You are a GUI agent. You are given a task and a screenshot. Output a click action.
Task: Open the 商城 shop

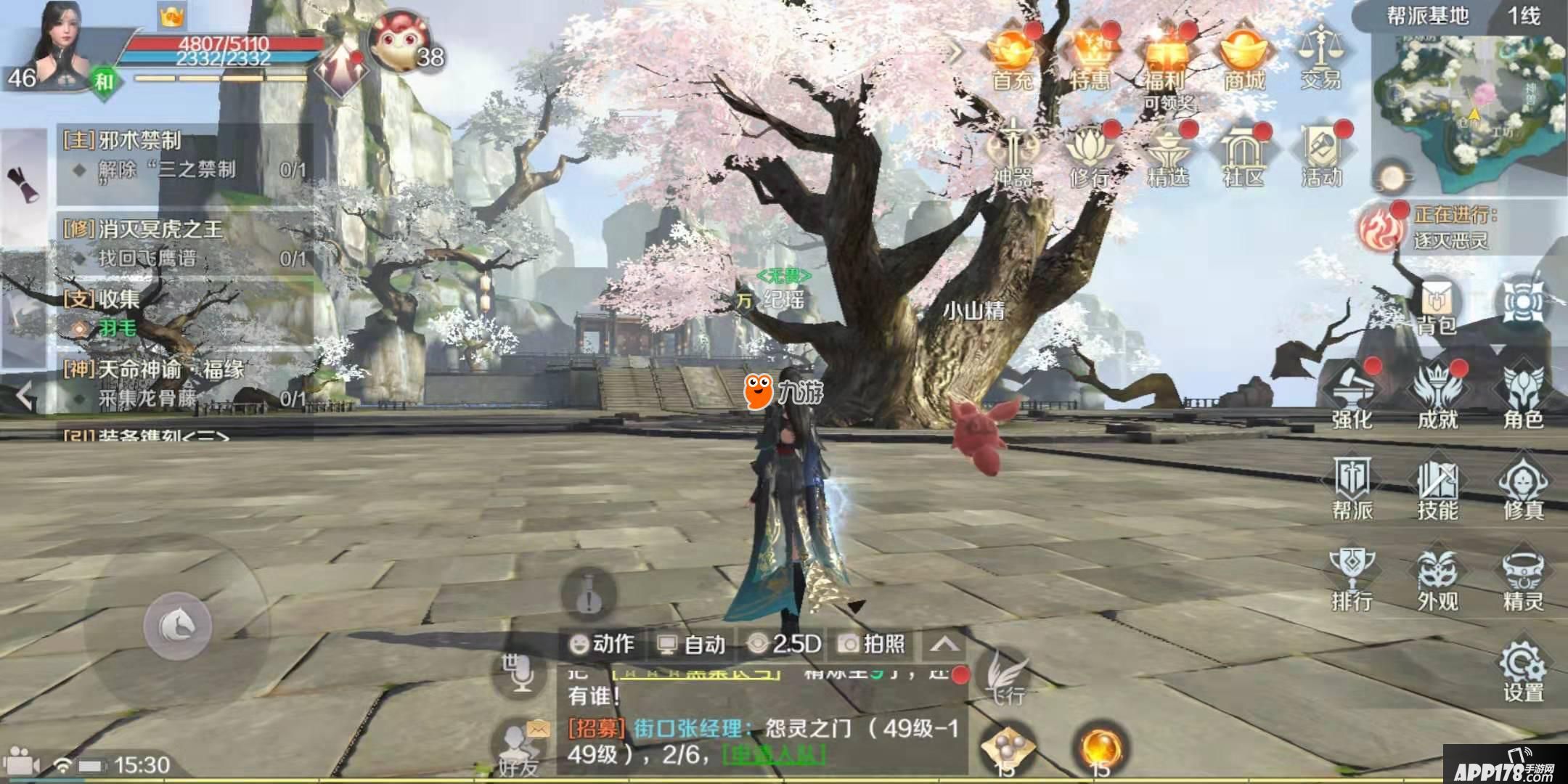[x=1244, y=57]
